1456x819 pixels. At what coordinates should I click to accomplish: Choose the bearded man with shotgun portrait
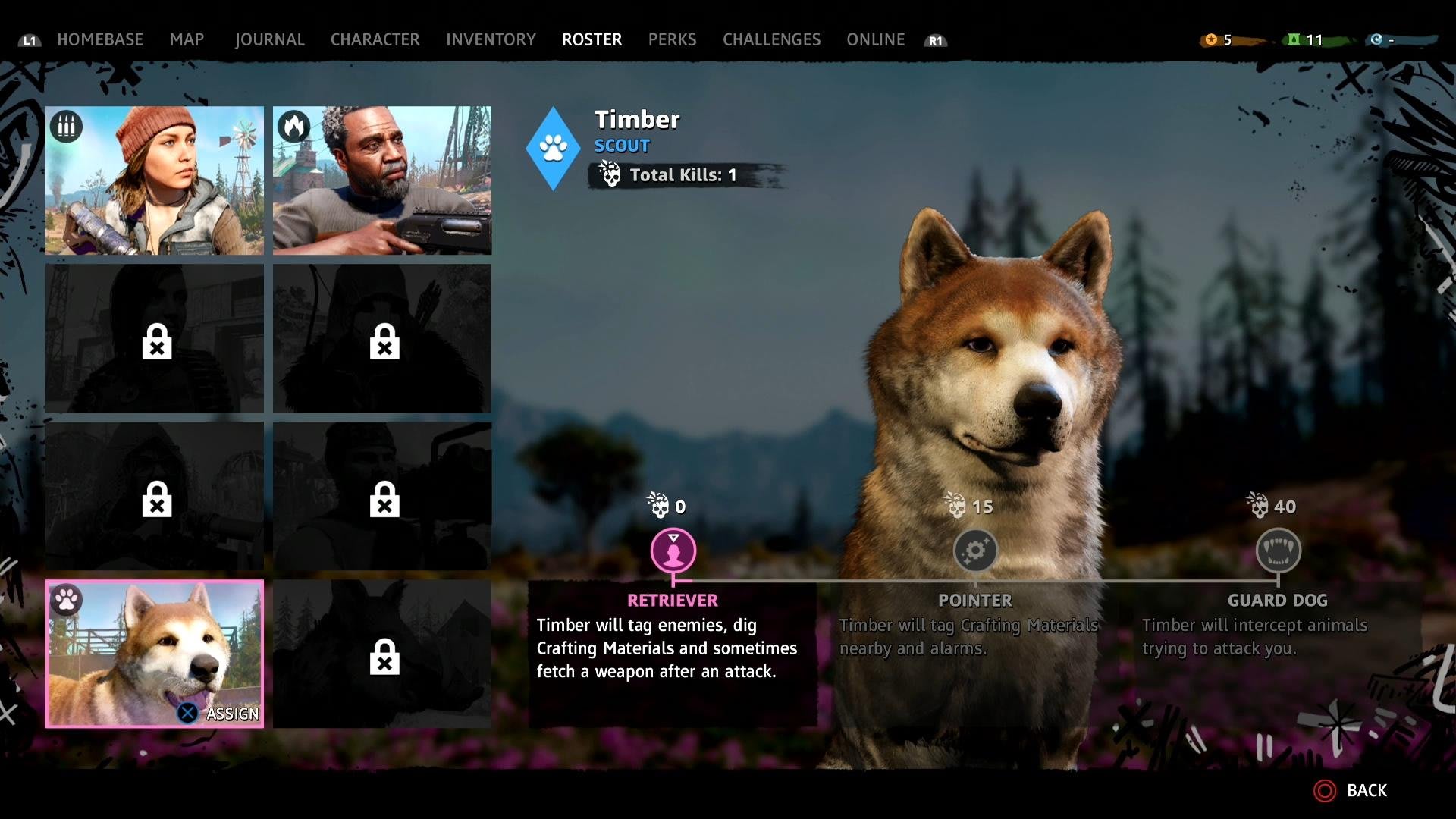[382, 180]
